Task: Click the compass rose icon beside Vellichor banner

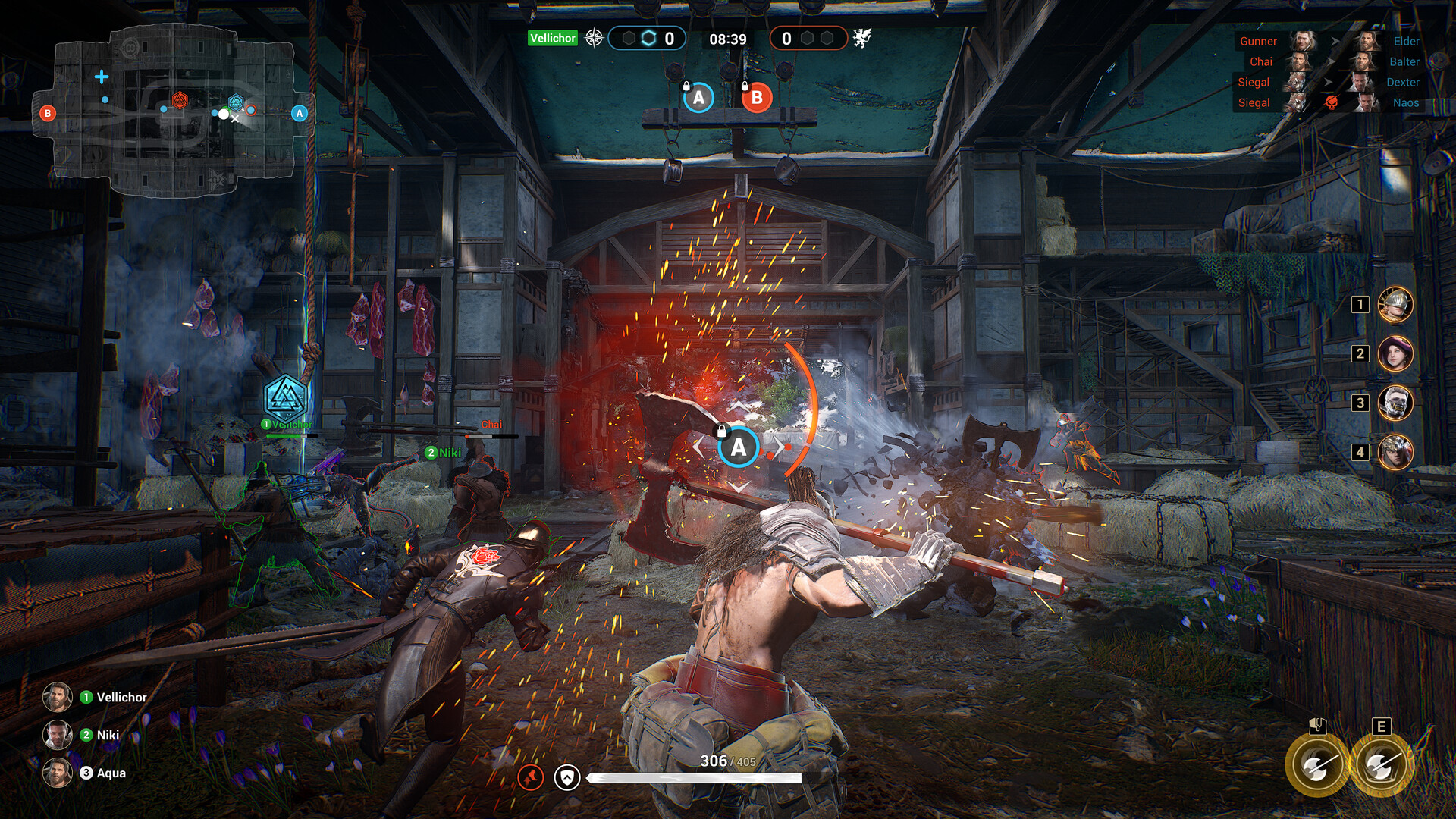Action: pyautogui.click(x=593, y=37)
